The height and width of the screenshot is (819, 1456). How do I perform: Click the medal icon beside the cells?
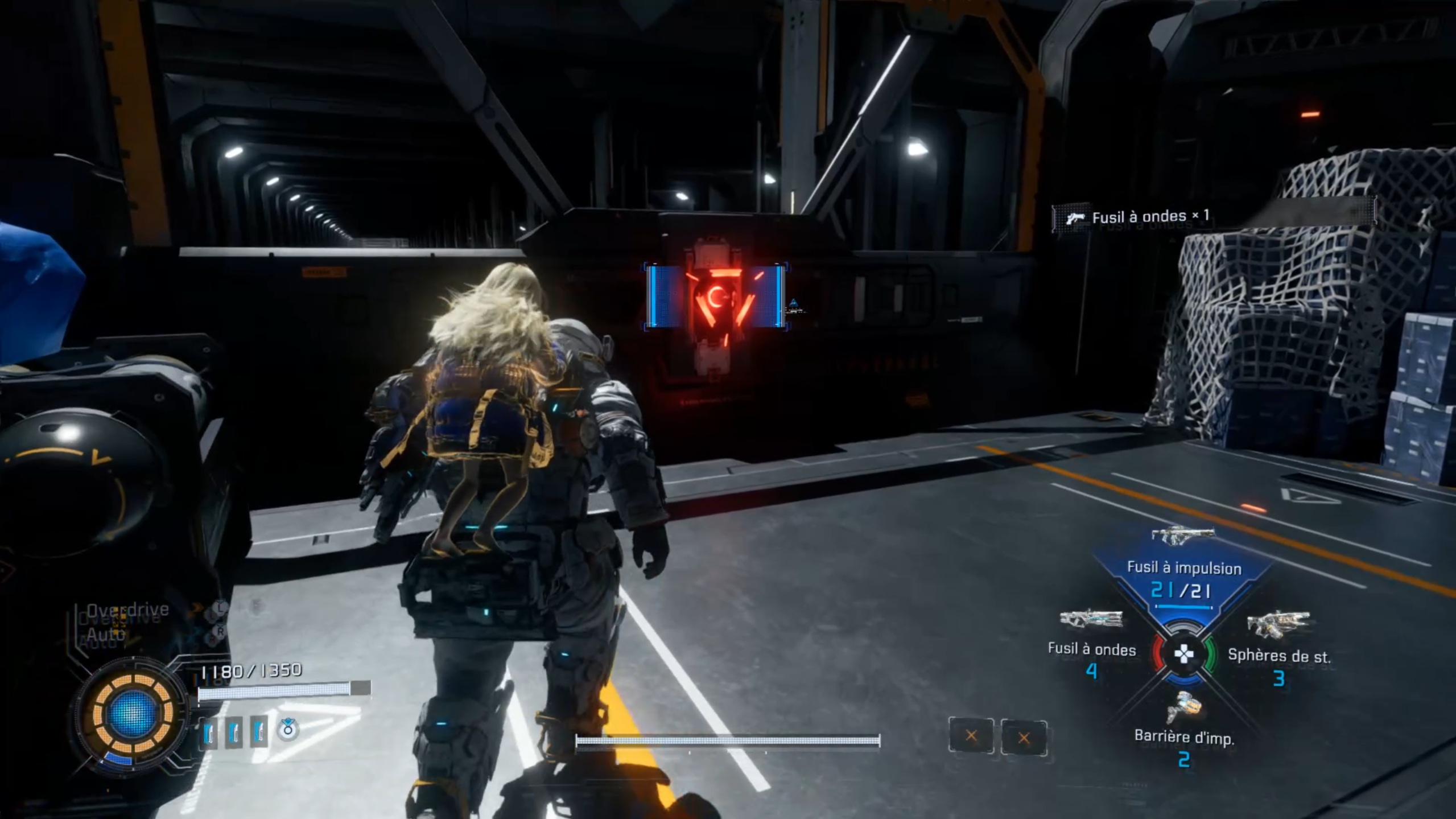tap(288, 729)
